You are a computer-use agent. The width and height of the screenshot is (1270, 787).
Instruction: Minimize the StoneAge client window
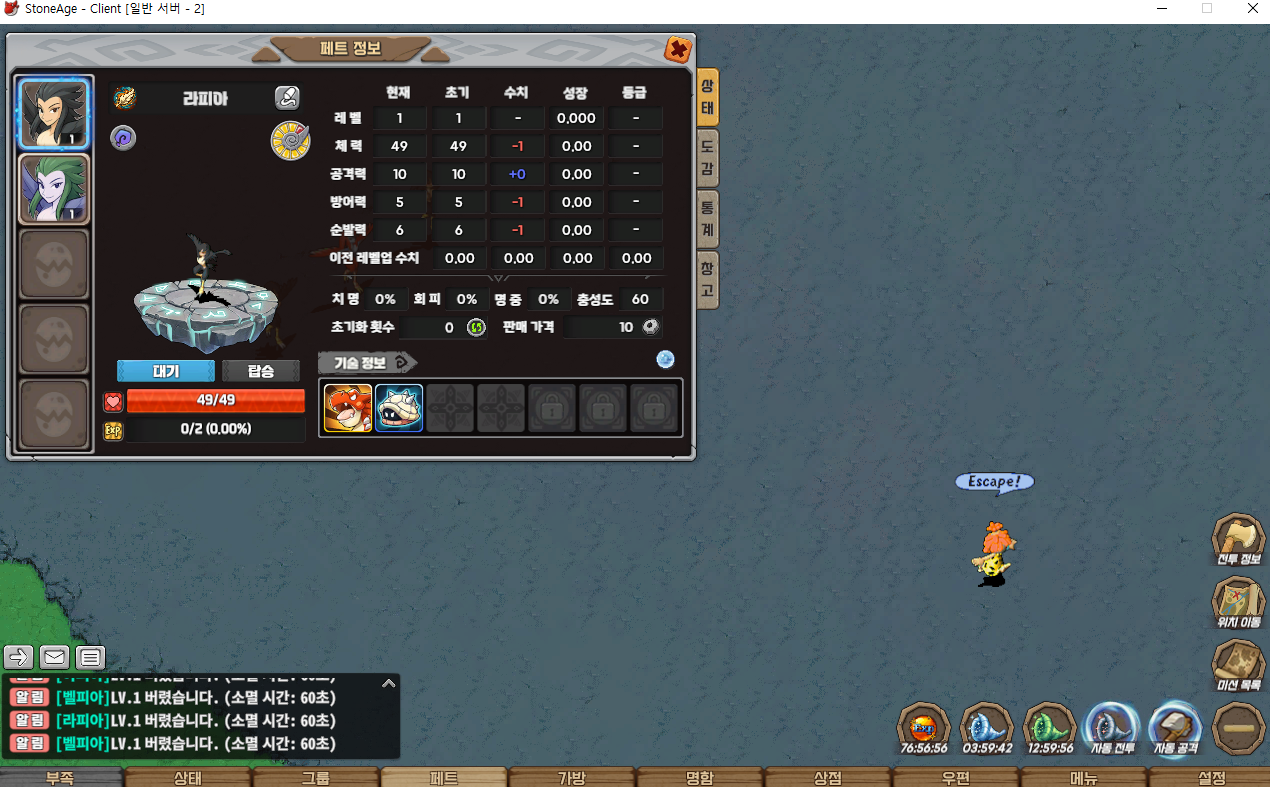pyautogui.click(x=1161, y=9)
